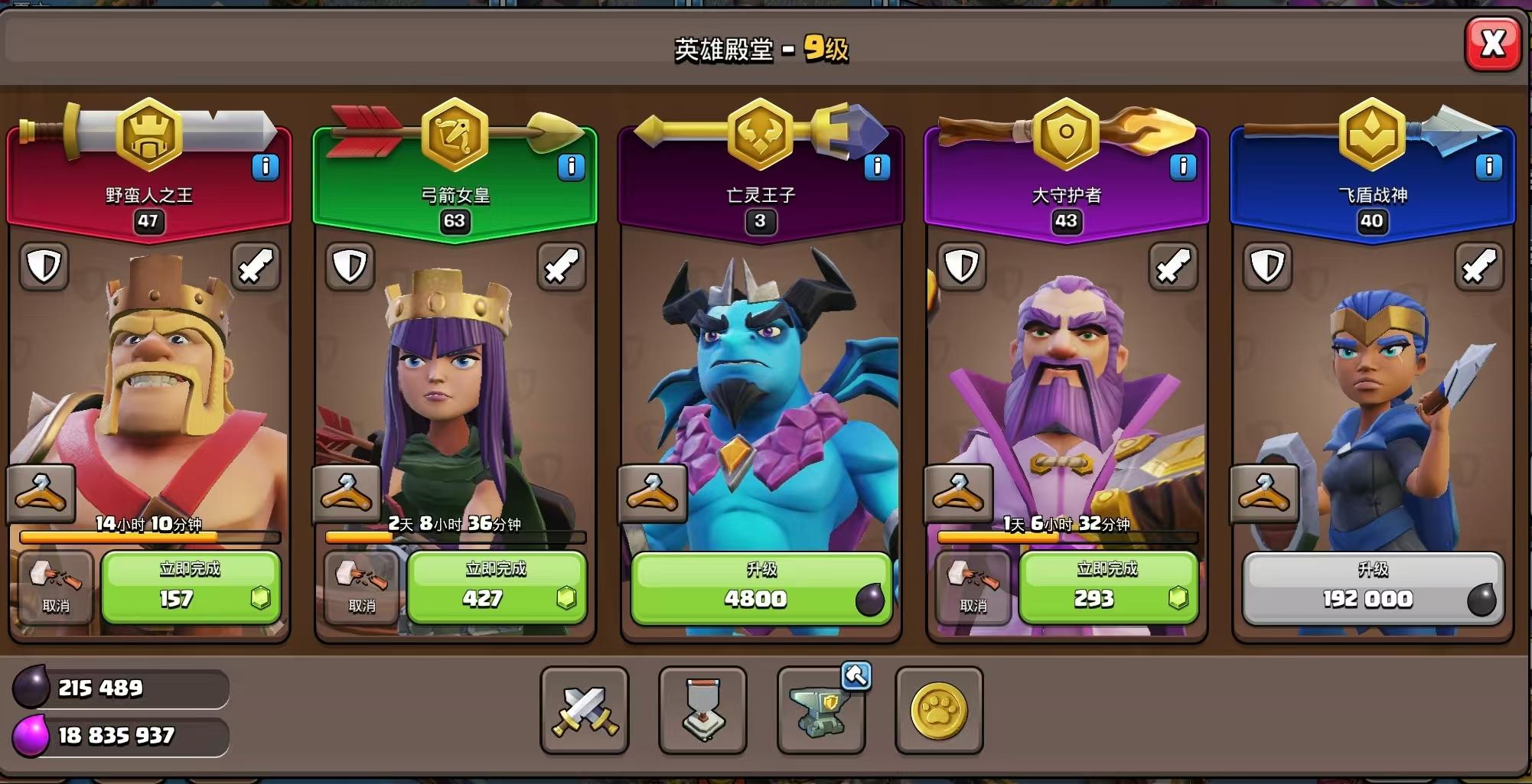This screenshot has height=784, width=1532.
Task: Open skin selection for 大守护者
Action: [959, 493]
